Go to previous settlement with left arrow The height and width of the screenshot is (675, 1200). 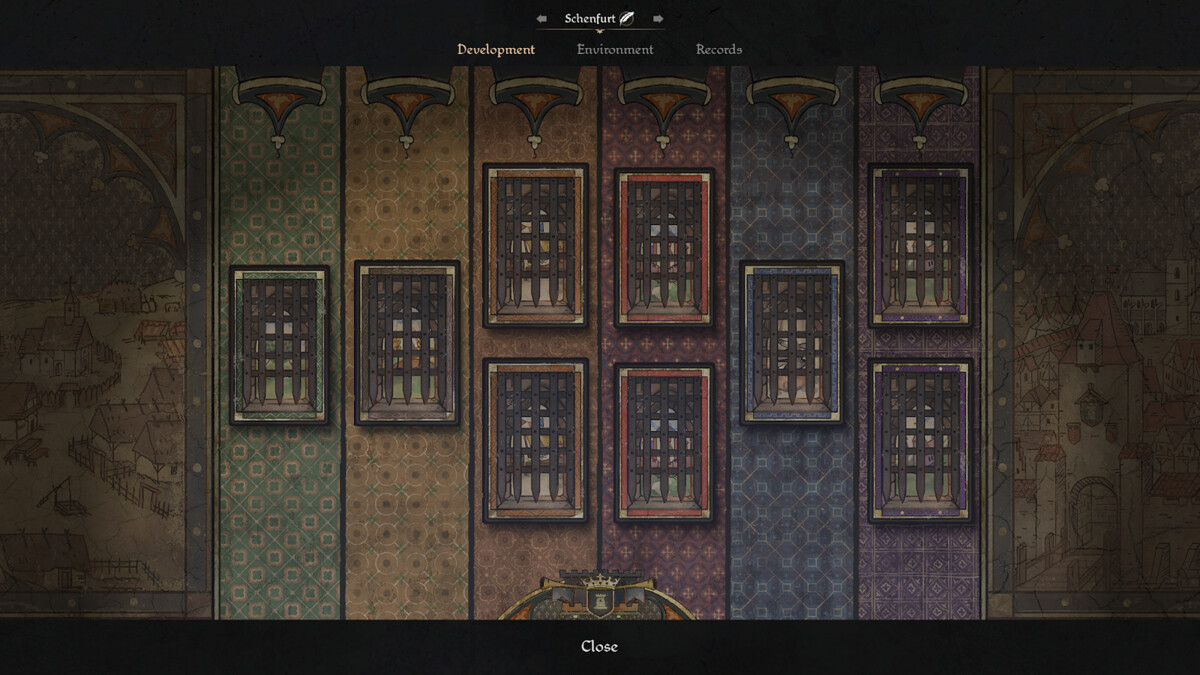coord(542,18)
